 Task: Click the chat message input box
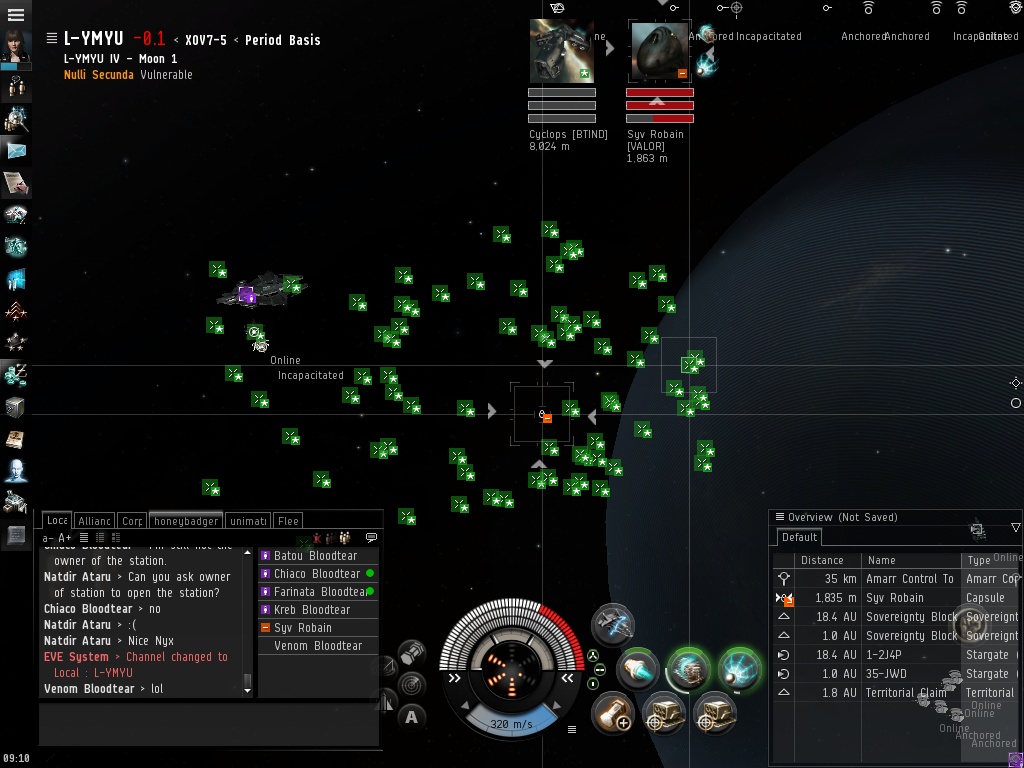208,724
